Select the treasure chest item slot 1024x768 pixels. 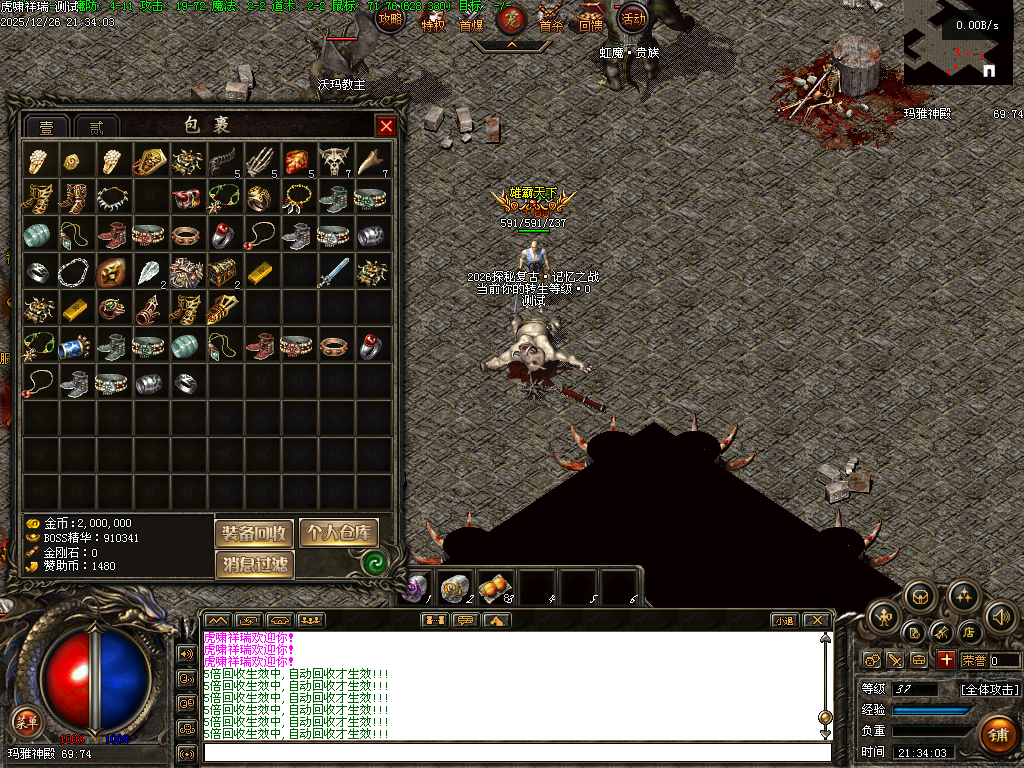point(222,271)
